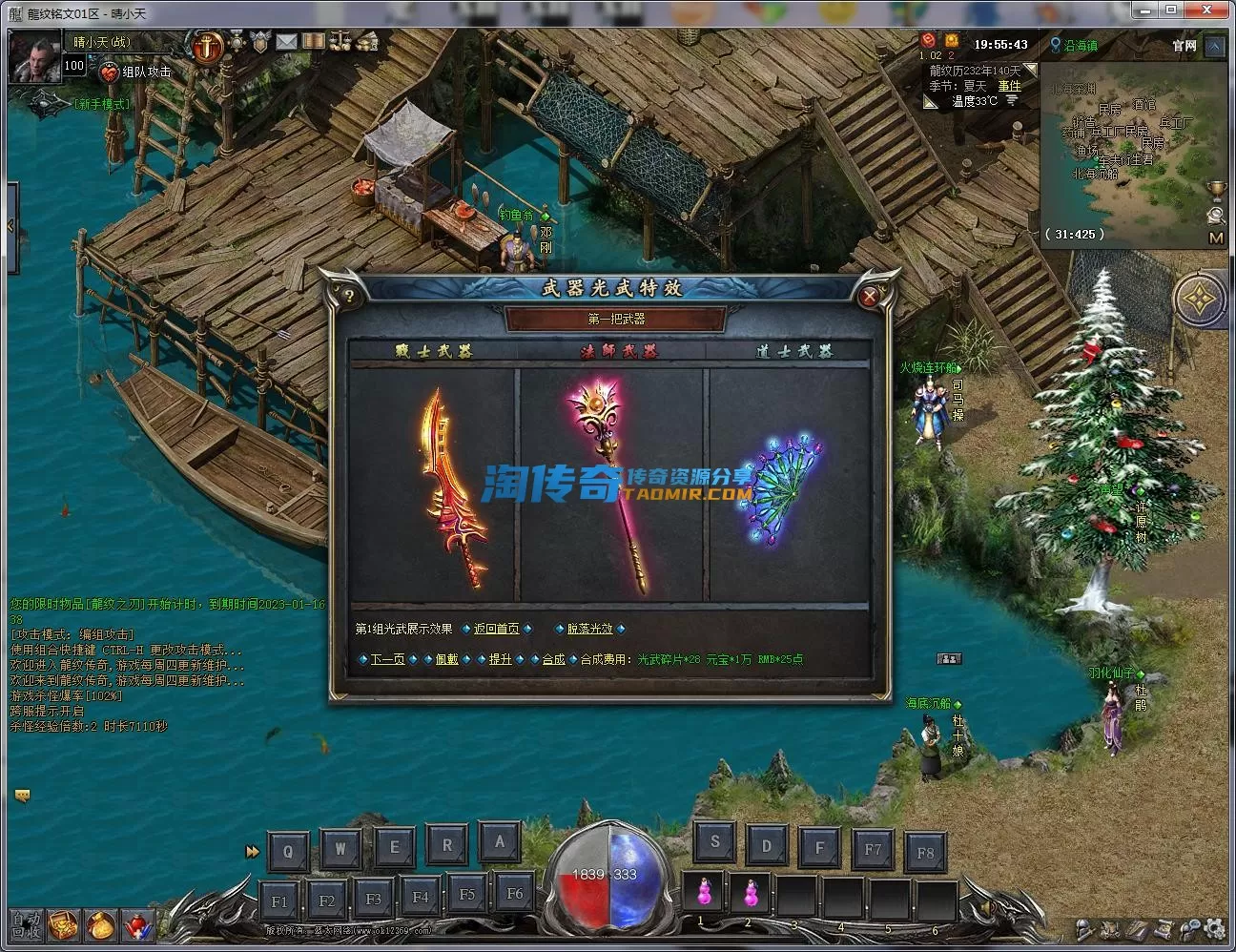
Task: Close the weapon glow effects window
Action: coord(869,297)
